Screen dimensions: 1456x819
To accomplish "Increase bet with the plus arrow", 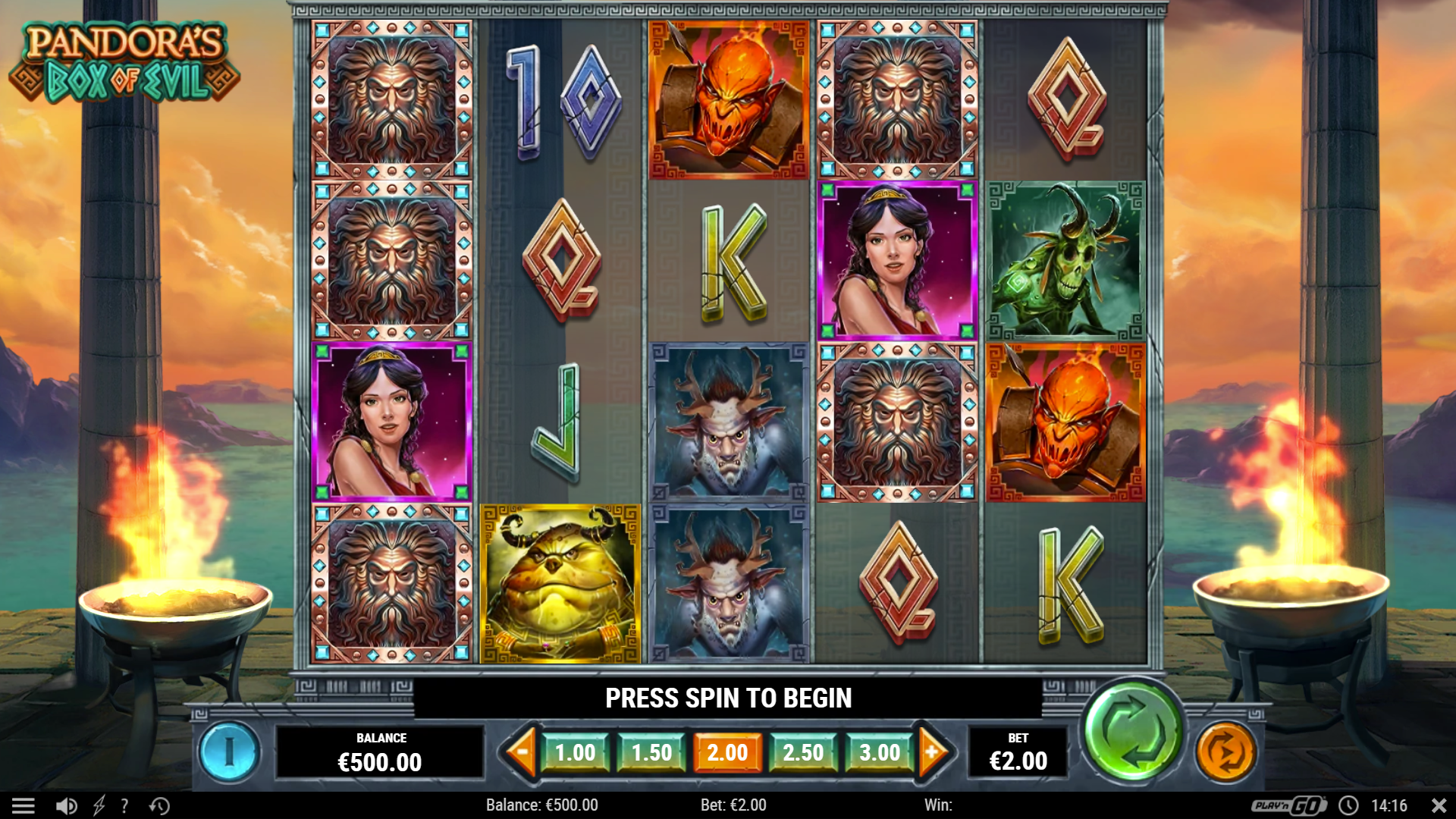I will point(934,752).
